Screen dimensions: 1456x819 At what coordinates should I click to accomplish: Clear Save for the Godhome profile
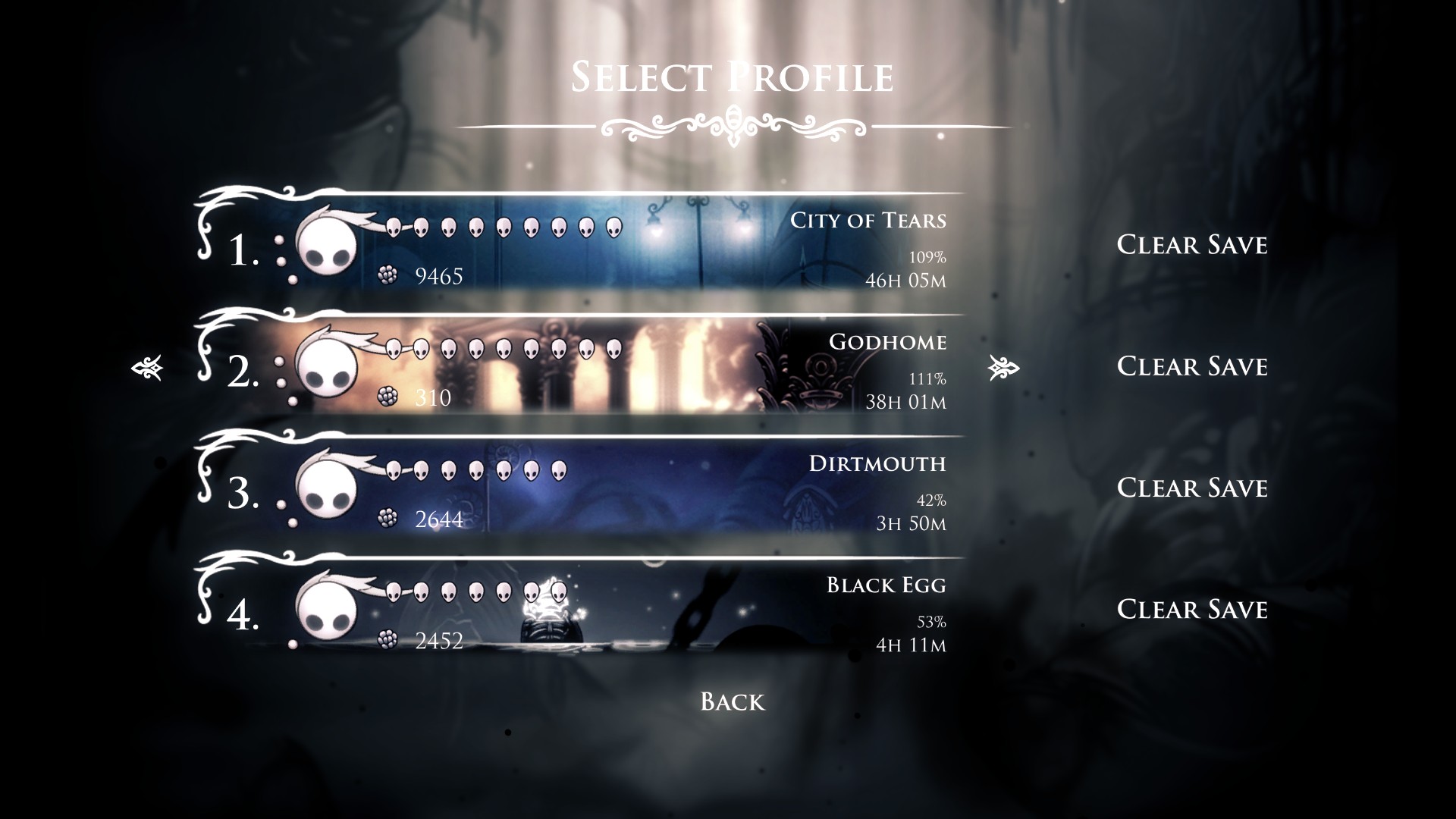[x=1192, y=366]
